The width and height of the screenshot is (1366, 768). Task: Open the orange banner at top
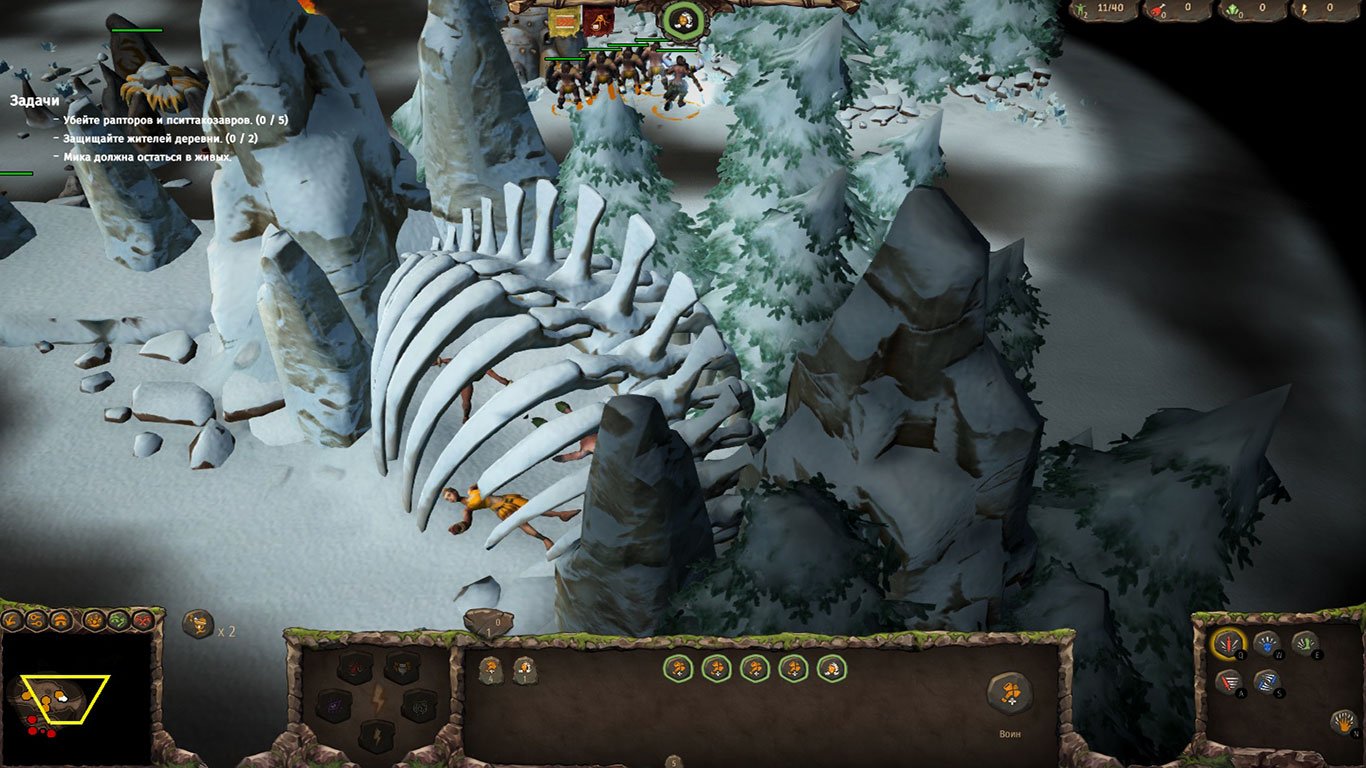pos(565,21)
